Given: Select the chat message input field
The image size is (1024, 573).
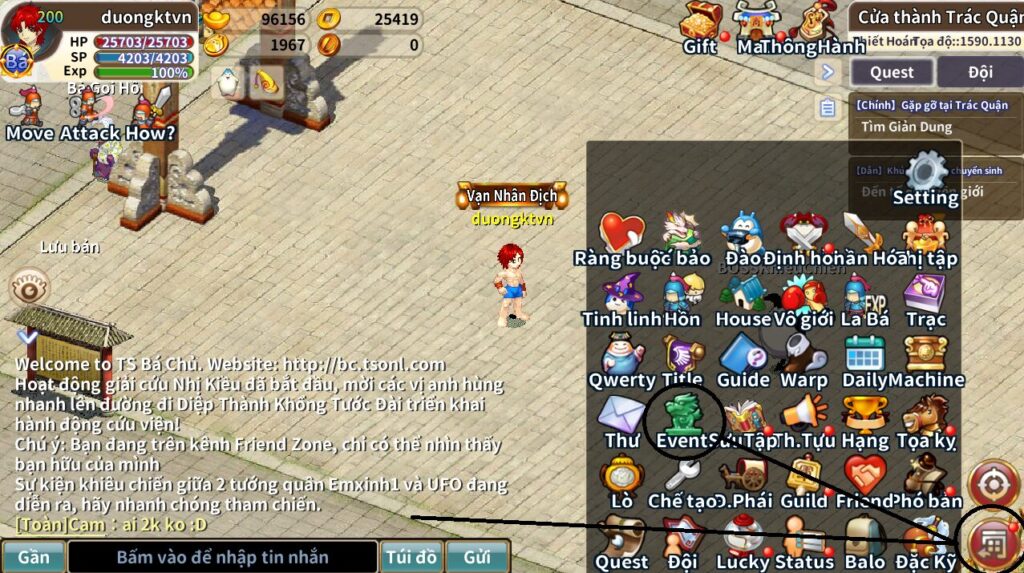Looking at the screenshot, I should tap(222, 557).
